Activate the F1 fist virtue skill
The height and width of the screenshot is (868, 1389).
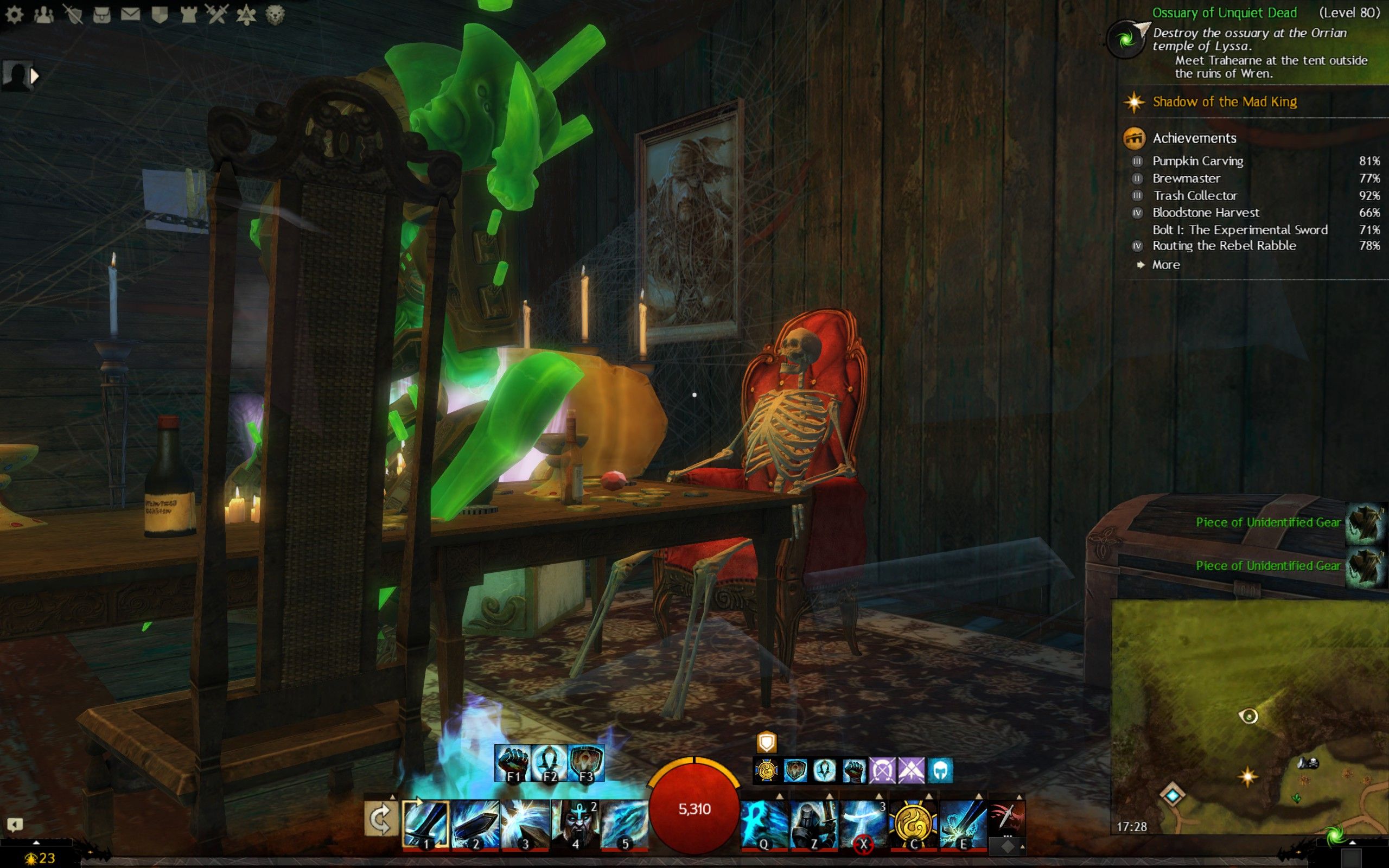(513, 763)
